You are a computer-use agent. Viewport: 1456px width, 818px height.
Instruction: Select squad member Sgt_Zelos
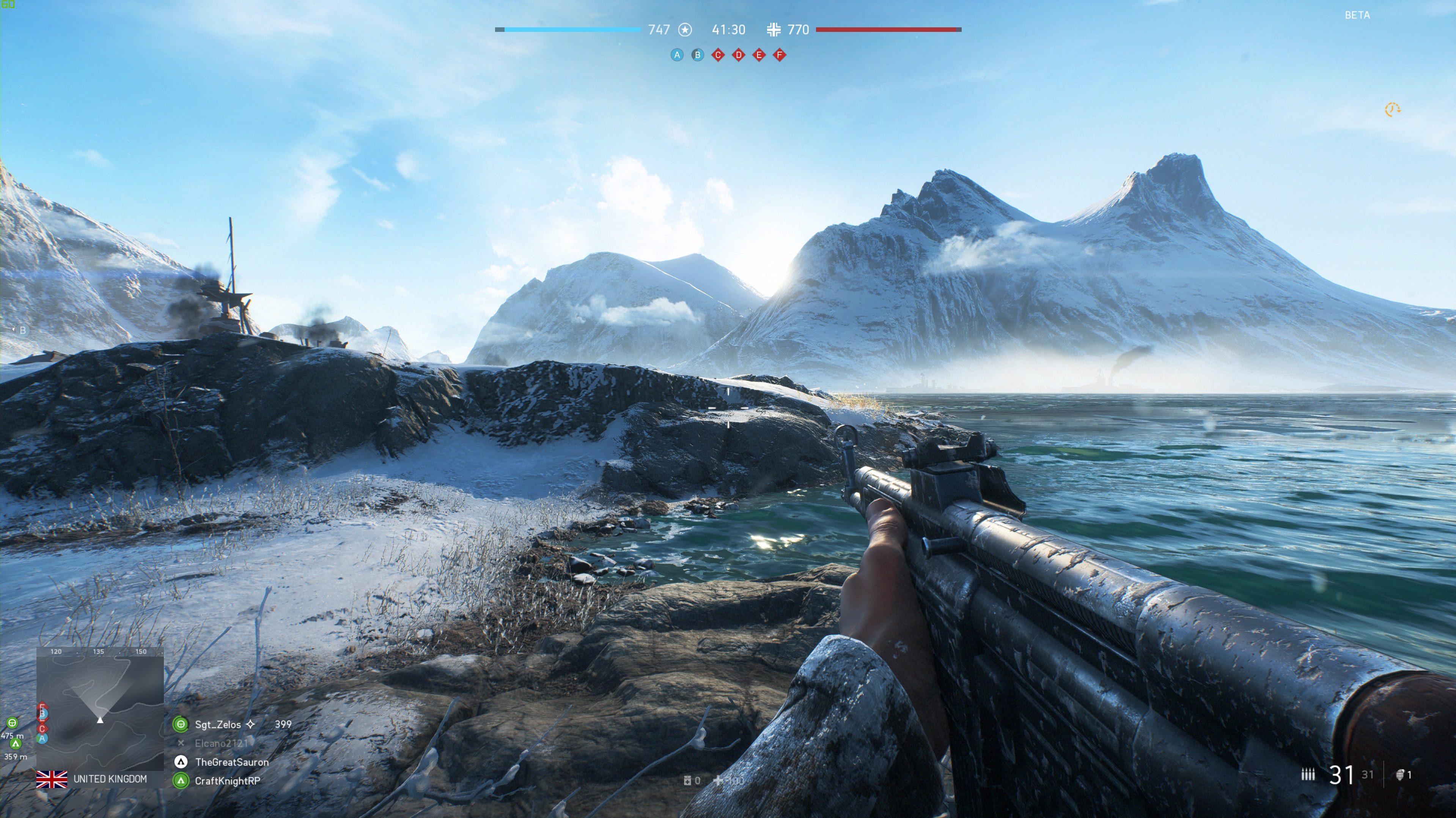[x=218, y=724]
